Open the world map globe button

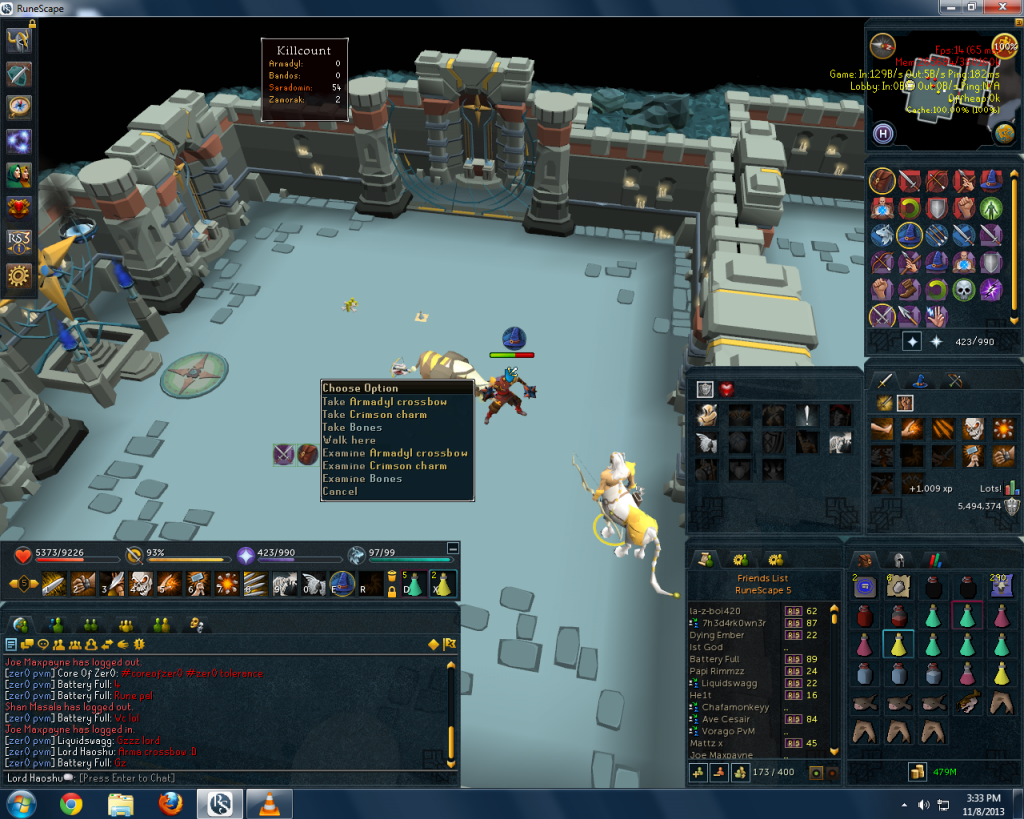pyautogui.click(x=1005, y=132)
